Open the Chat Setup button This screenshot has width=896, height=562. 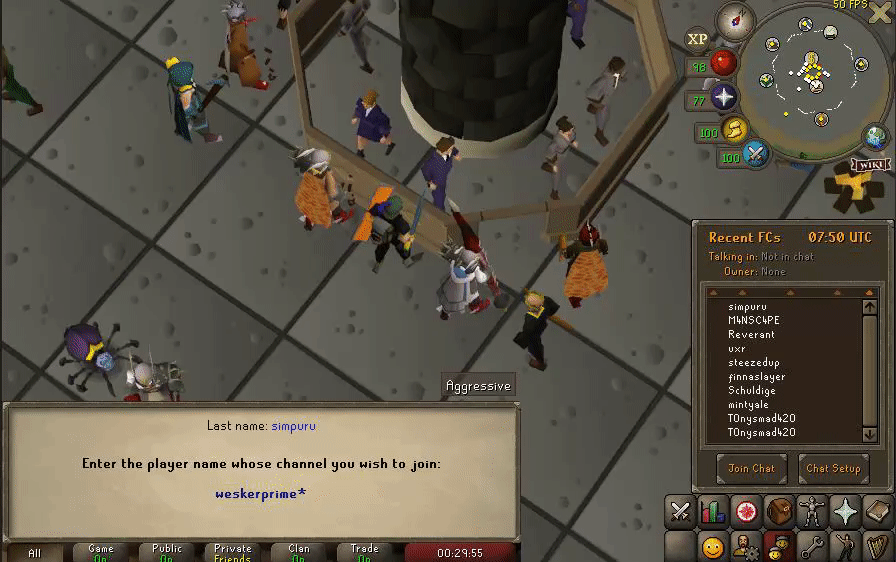tap(833, 468)
